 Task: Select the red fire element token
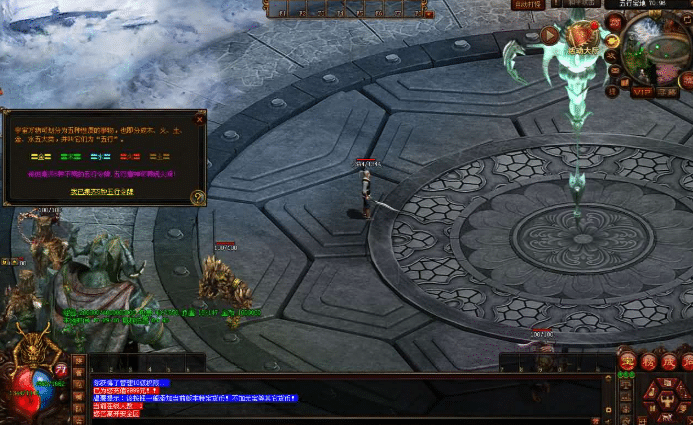(x=131, y=156)
